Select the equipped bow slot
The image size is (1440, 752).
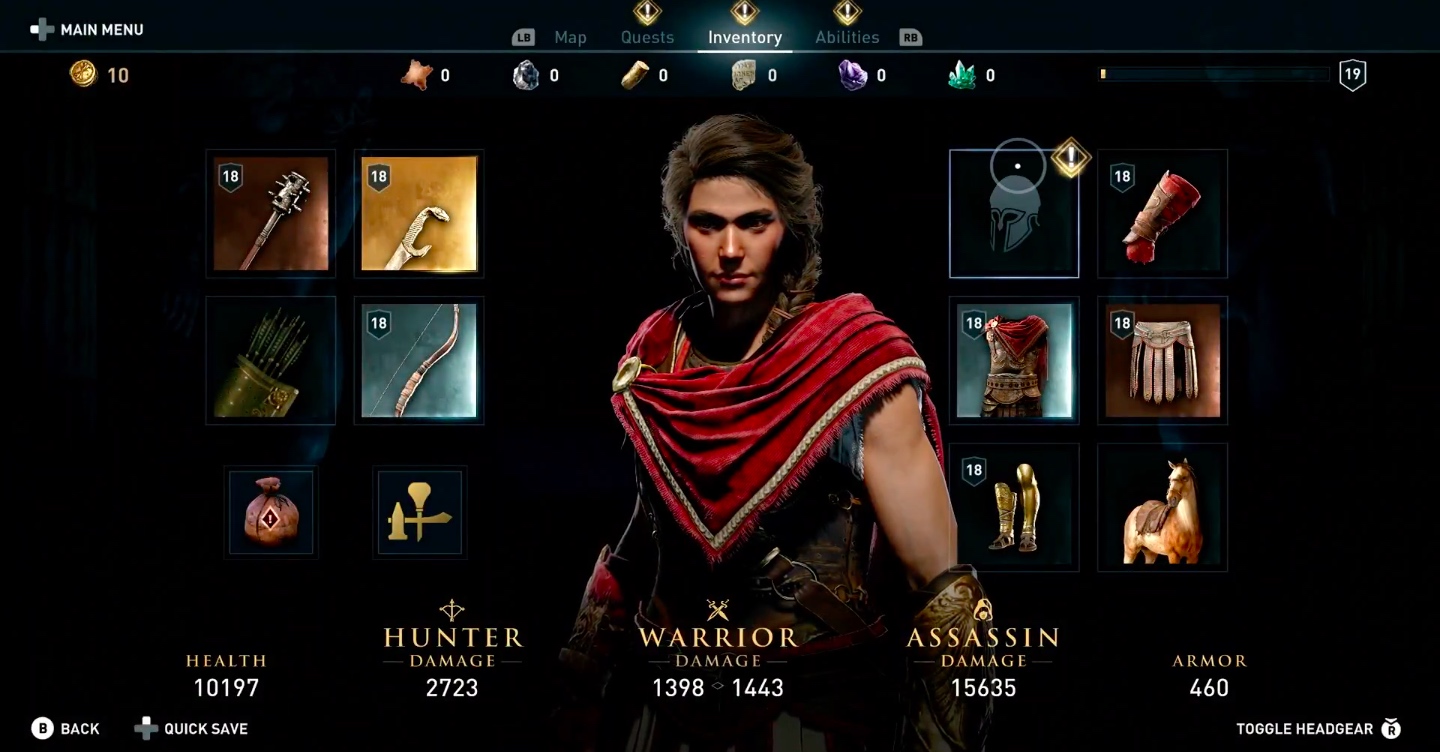(419, 361)
